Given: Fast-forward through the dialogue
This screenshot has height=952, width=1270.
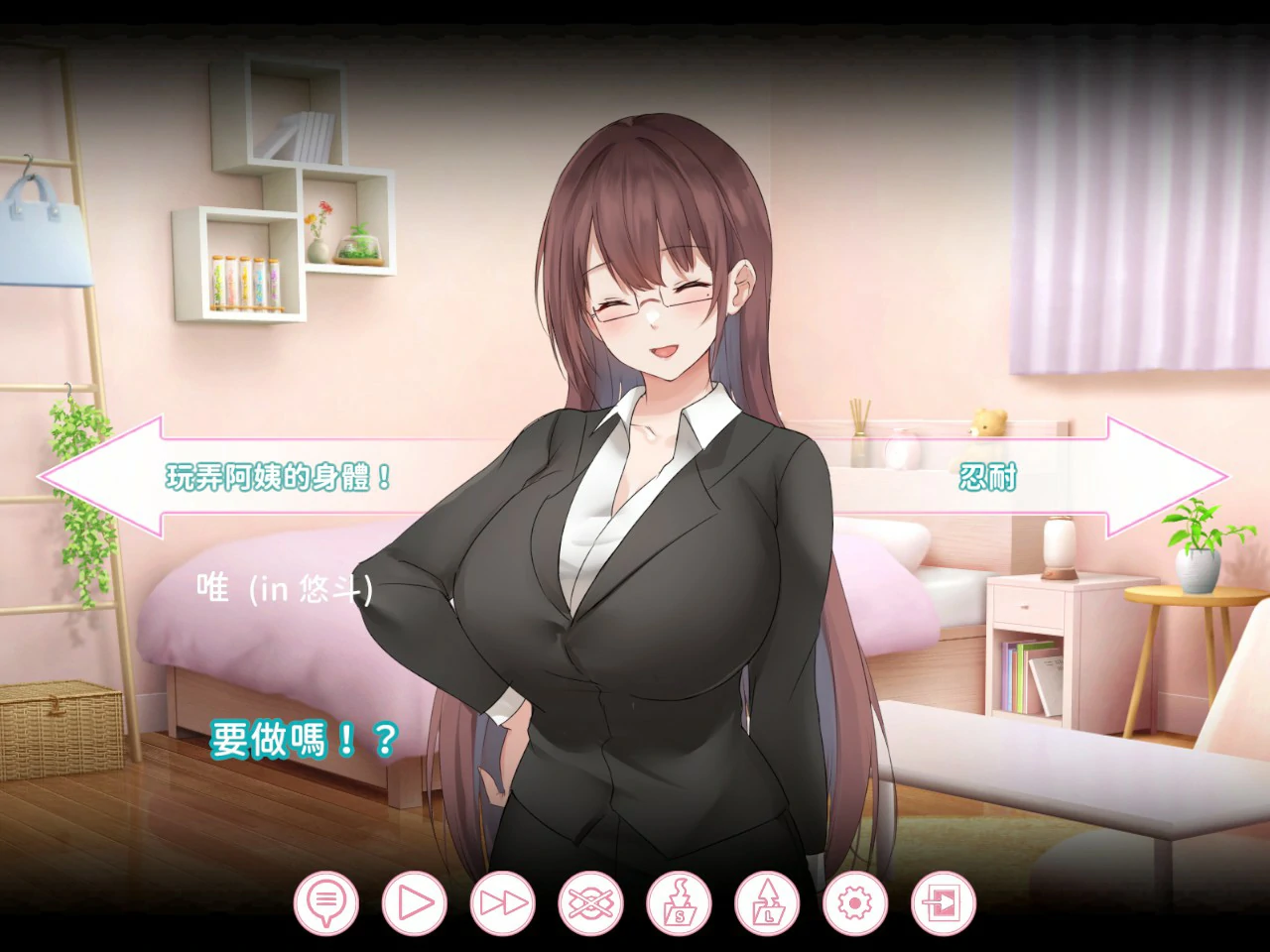Looking at the screenshot, I should tap(500, 902).
